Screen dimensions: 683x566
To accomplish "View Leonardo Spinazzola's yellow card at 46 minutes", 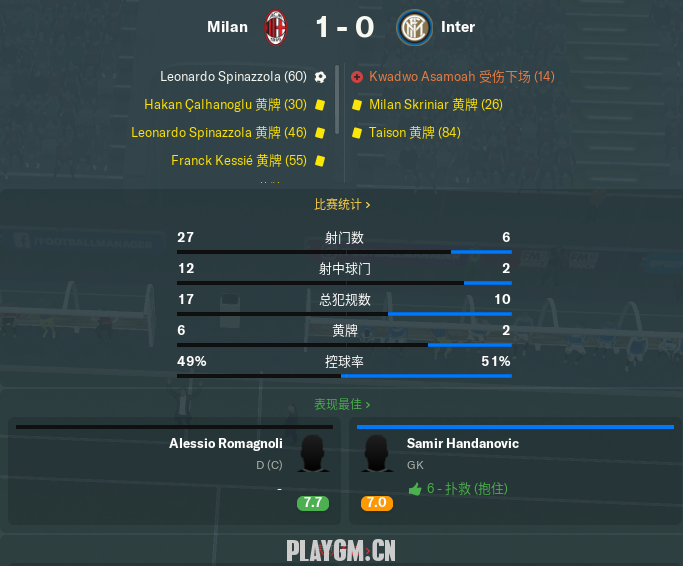I will pos(219,132).
